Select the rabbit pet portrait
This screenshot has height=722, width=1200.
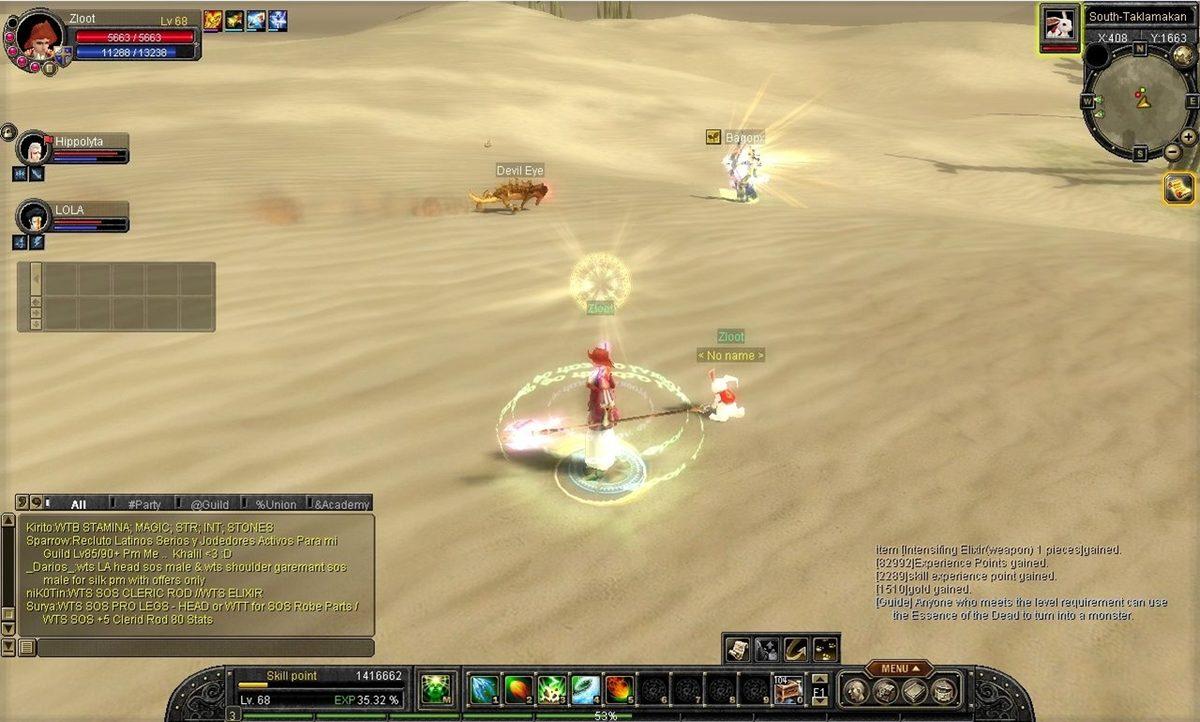[x=1059, y=26]
